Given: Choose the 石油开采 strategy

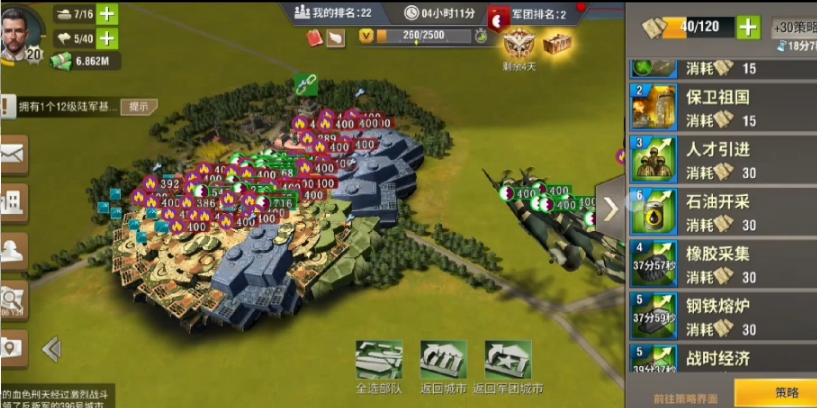Looking at the screenshot, I should pos(722,212).
